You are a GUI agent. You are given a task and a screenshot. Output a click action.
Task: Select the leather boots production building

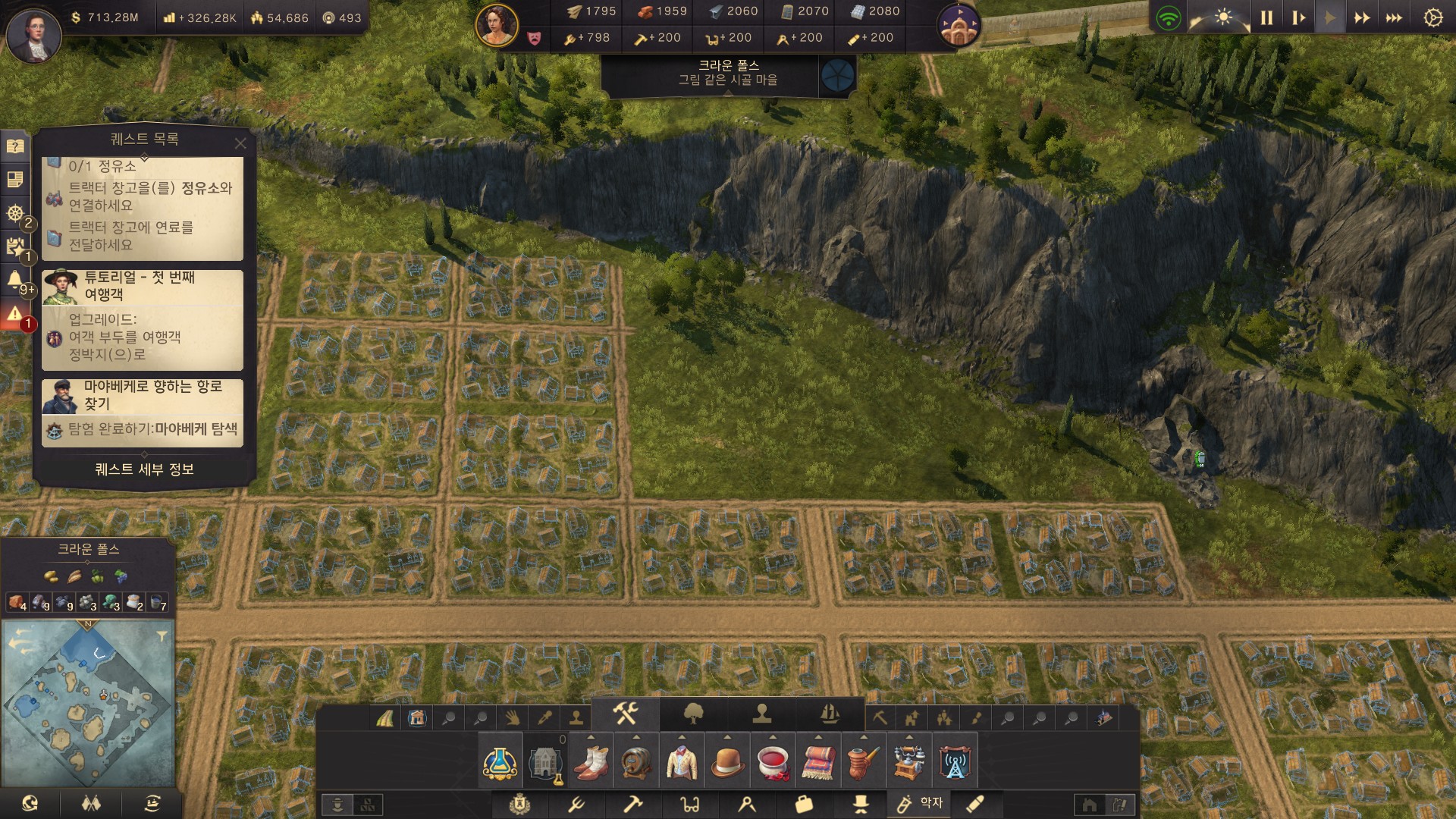coord(591,761)
